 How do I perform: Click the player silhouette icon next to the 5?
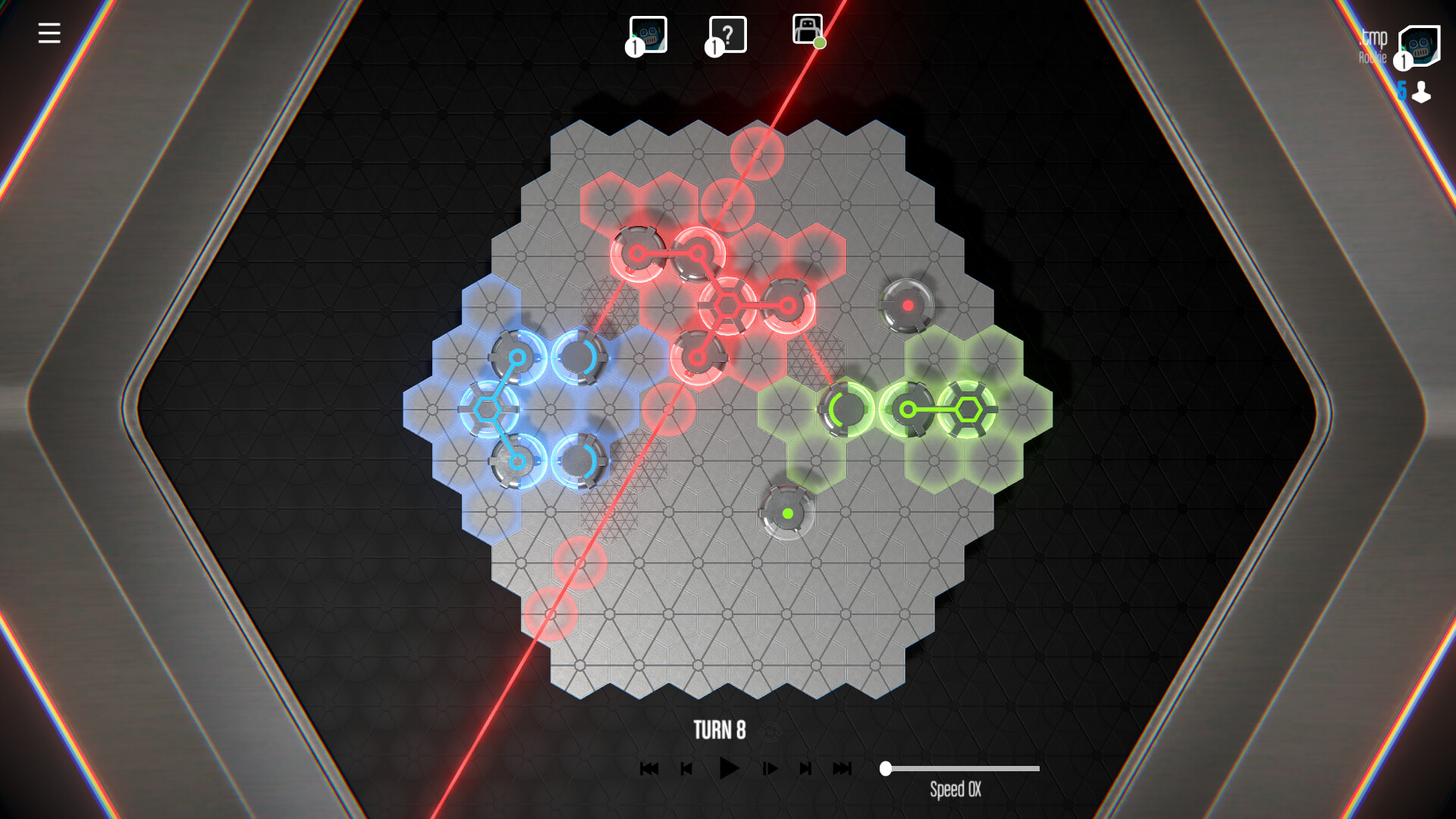click(x=1422, y=93)
